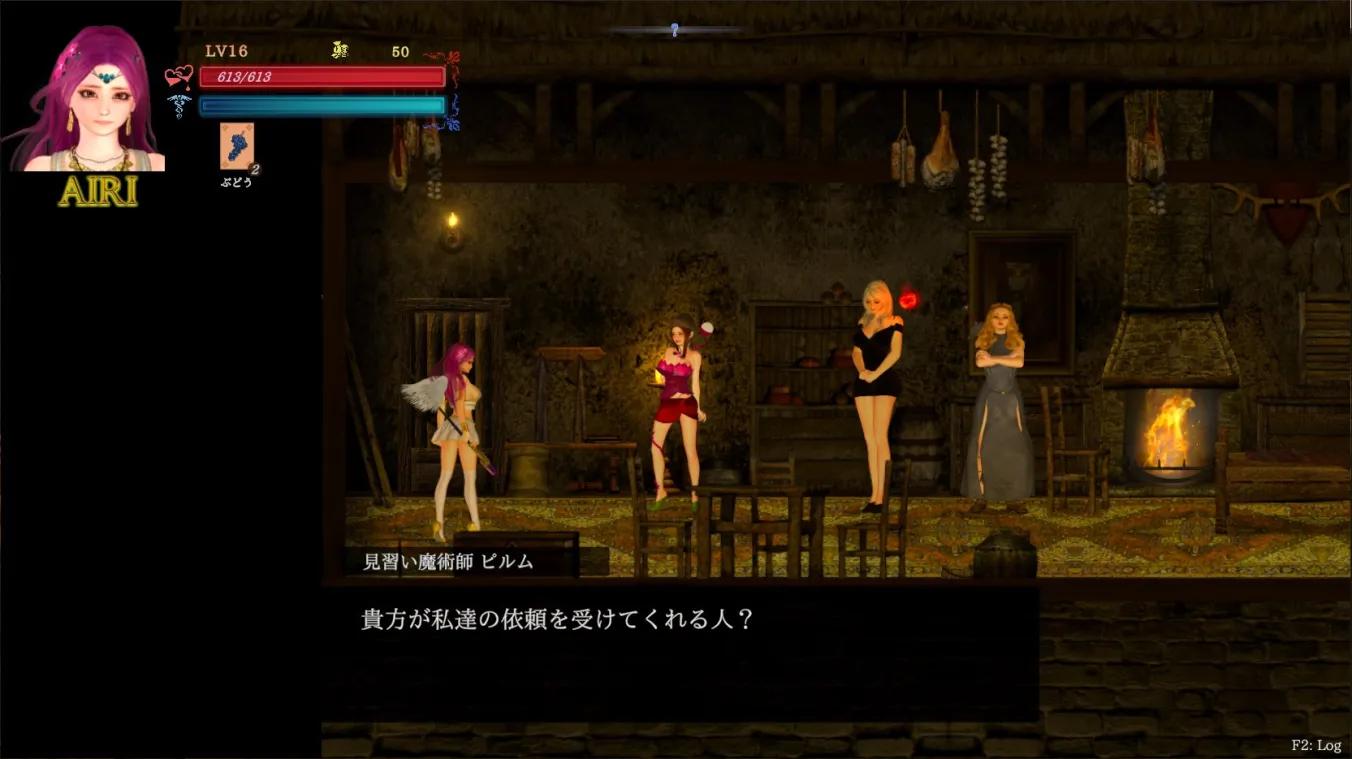Click the winged angel character with pink hair
The image size is (1352, 759).
click(x=453, y=430)
